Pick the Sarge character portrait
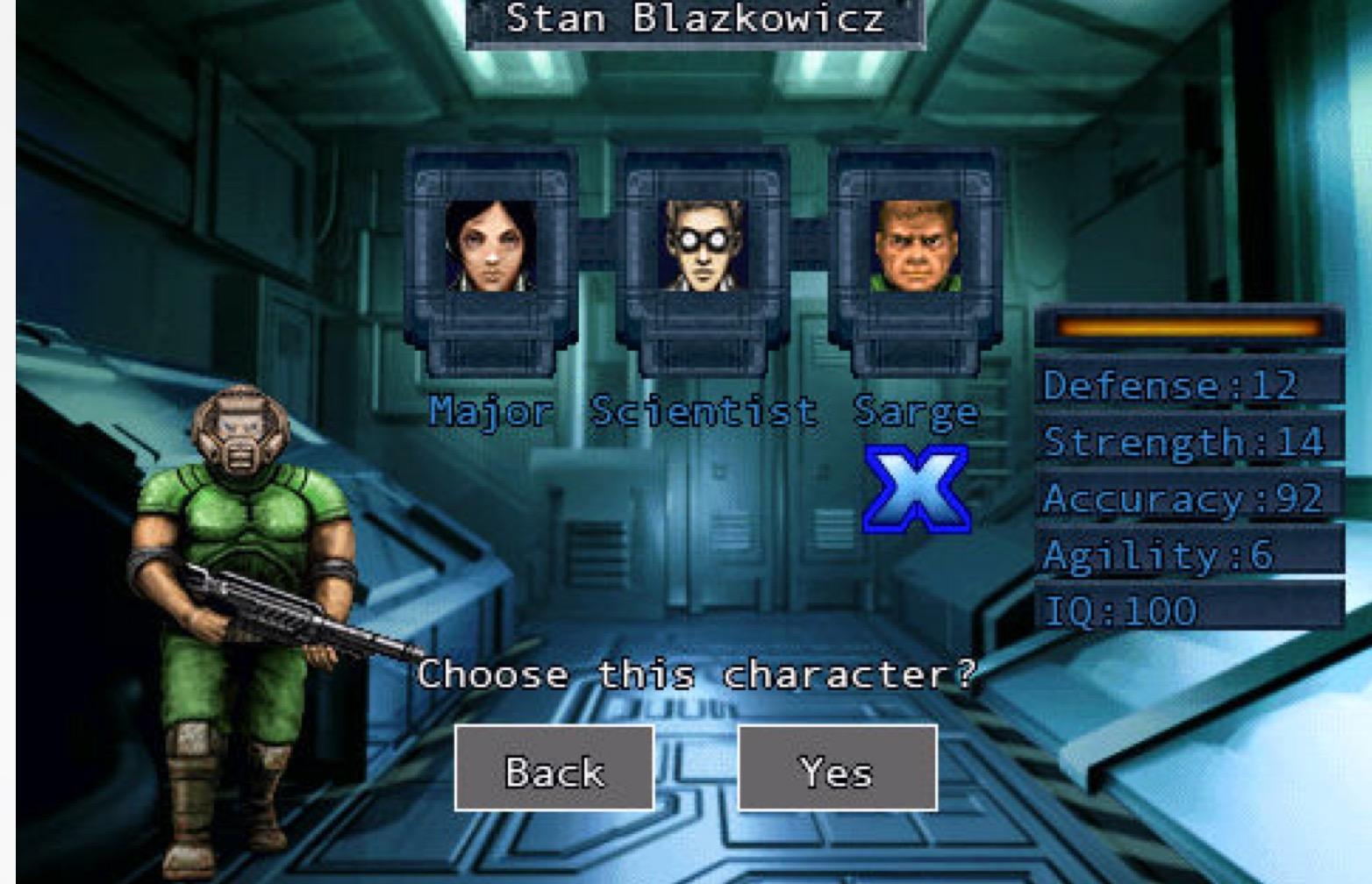The width and height of the screenshot is (1372, 884). (x=915, y=246)
